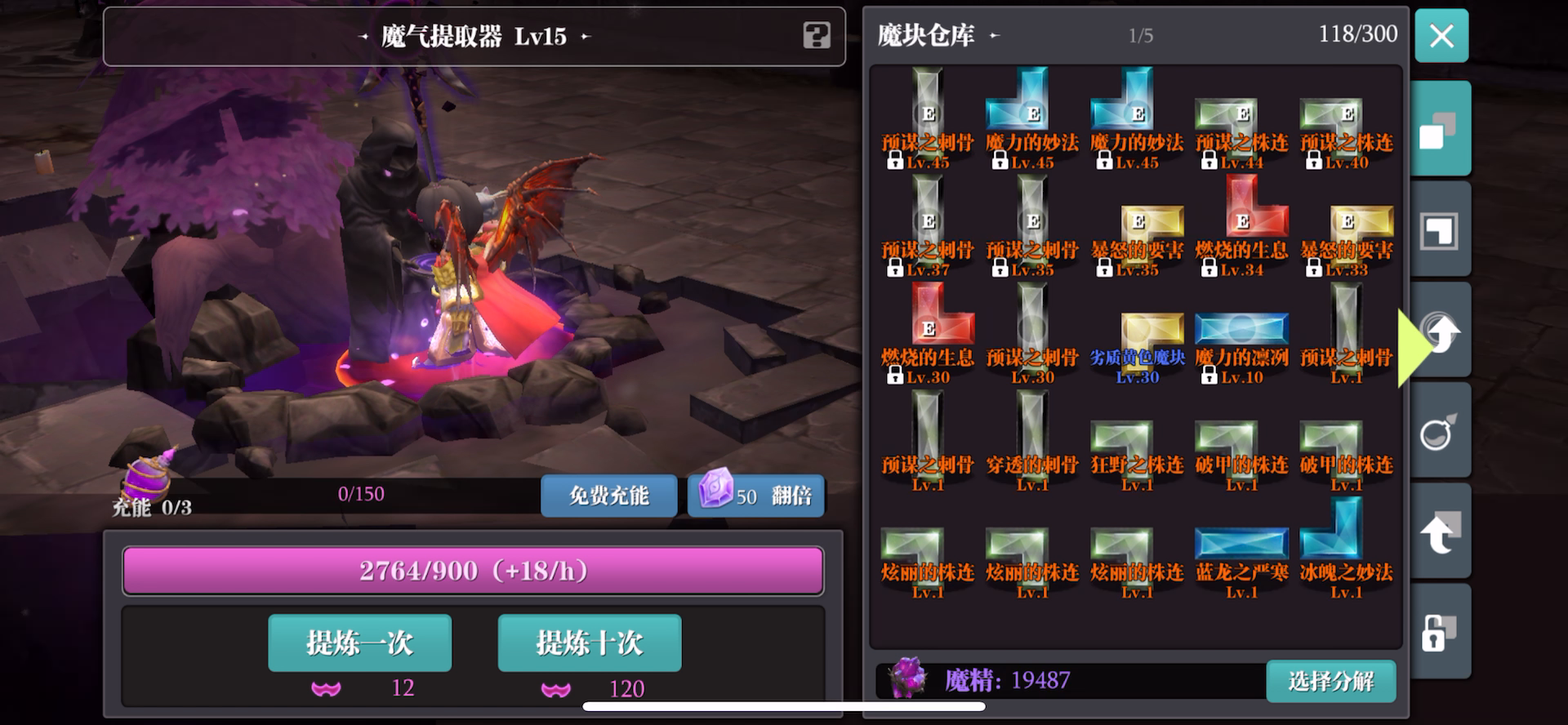Screen dimensions: 1568x725
Task: Switch to the 魔块仓库 warehouse panel header
Action: pos(927,36)
